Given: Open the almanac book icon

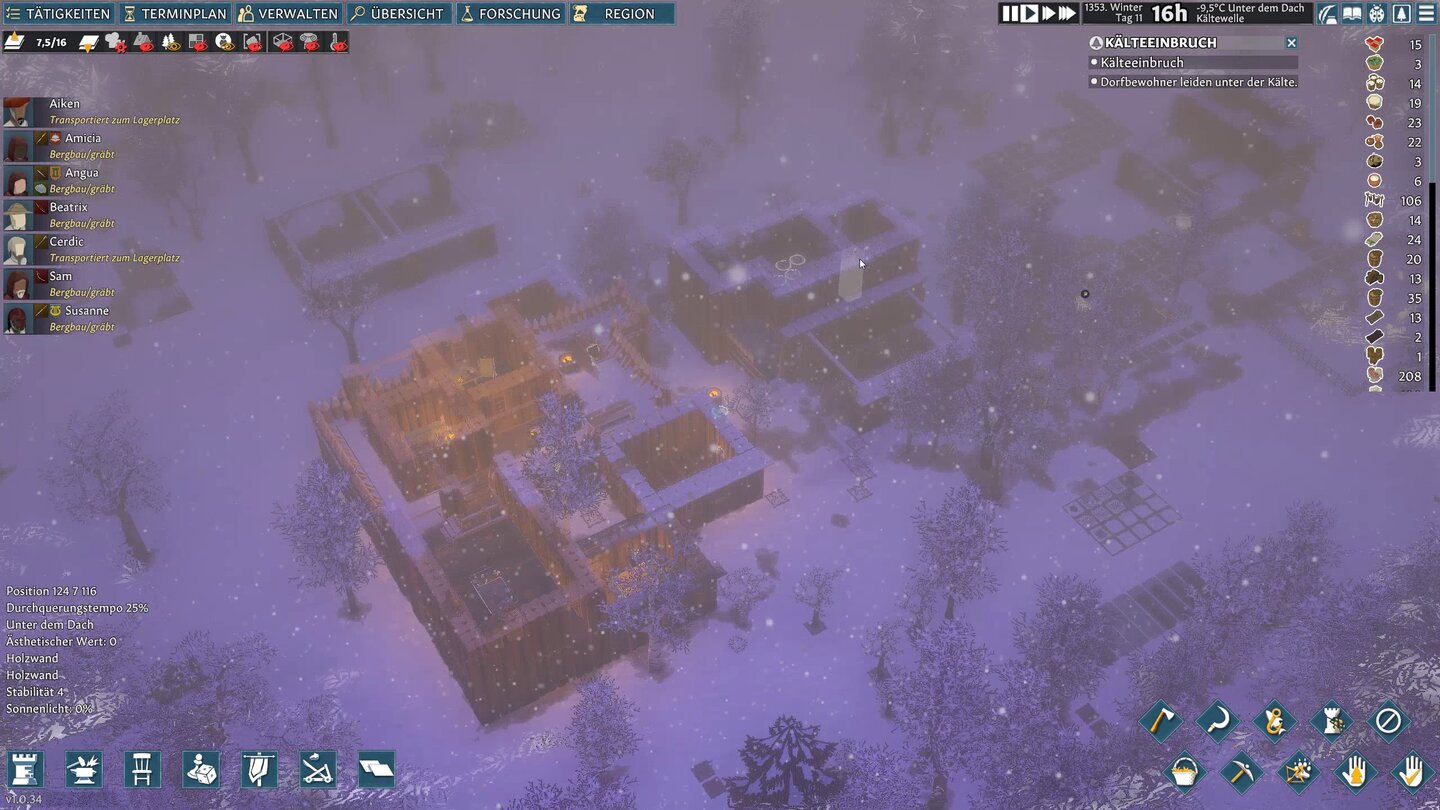Looking at the screenshot, I should [1352, 14].
